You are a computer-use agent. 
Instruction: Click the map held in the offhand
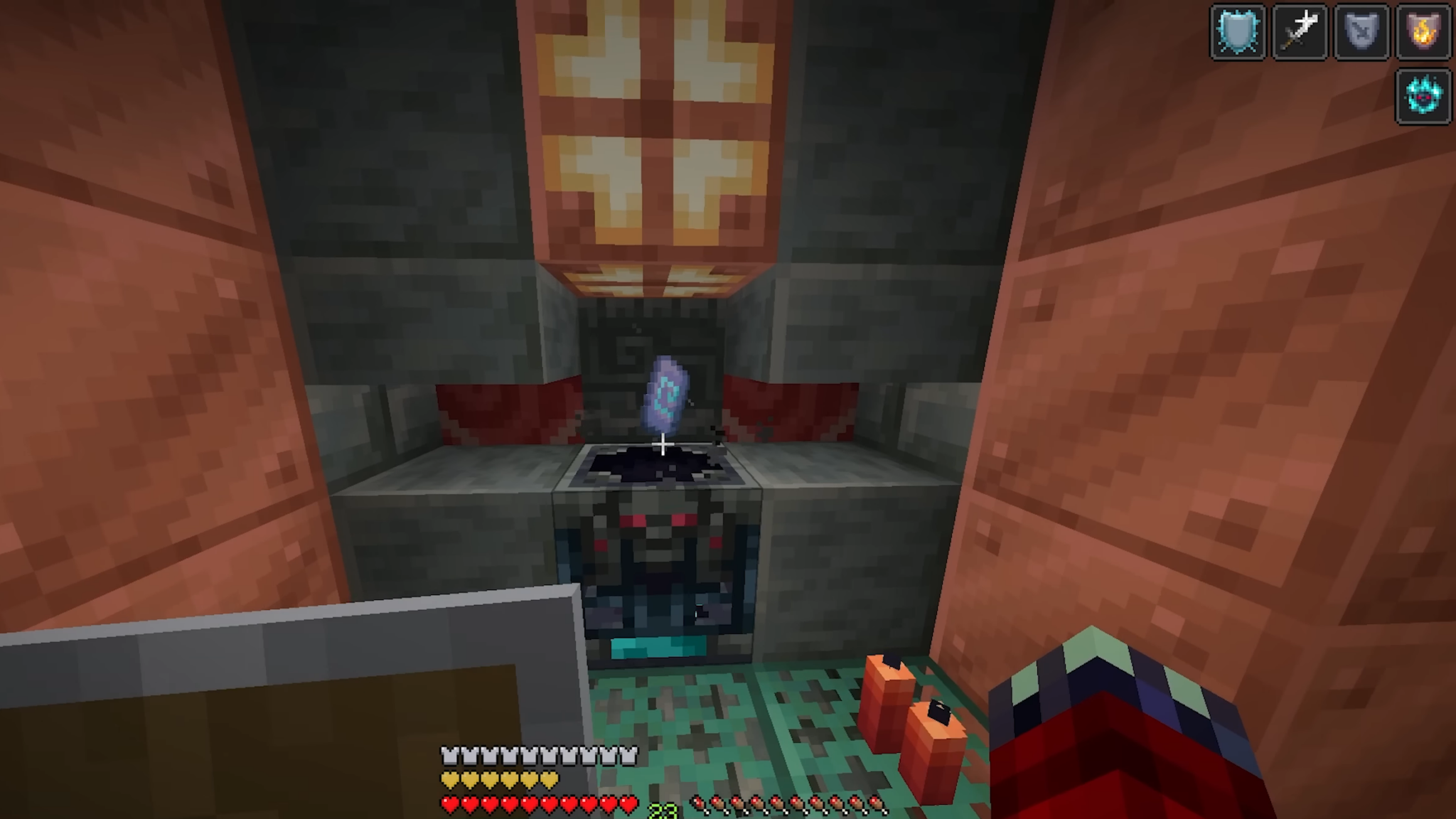pyautogui.click(x=284, y=711)
